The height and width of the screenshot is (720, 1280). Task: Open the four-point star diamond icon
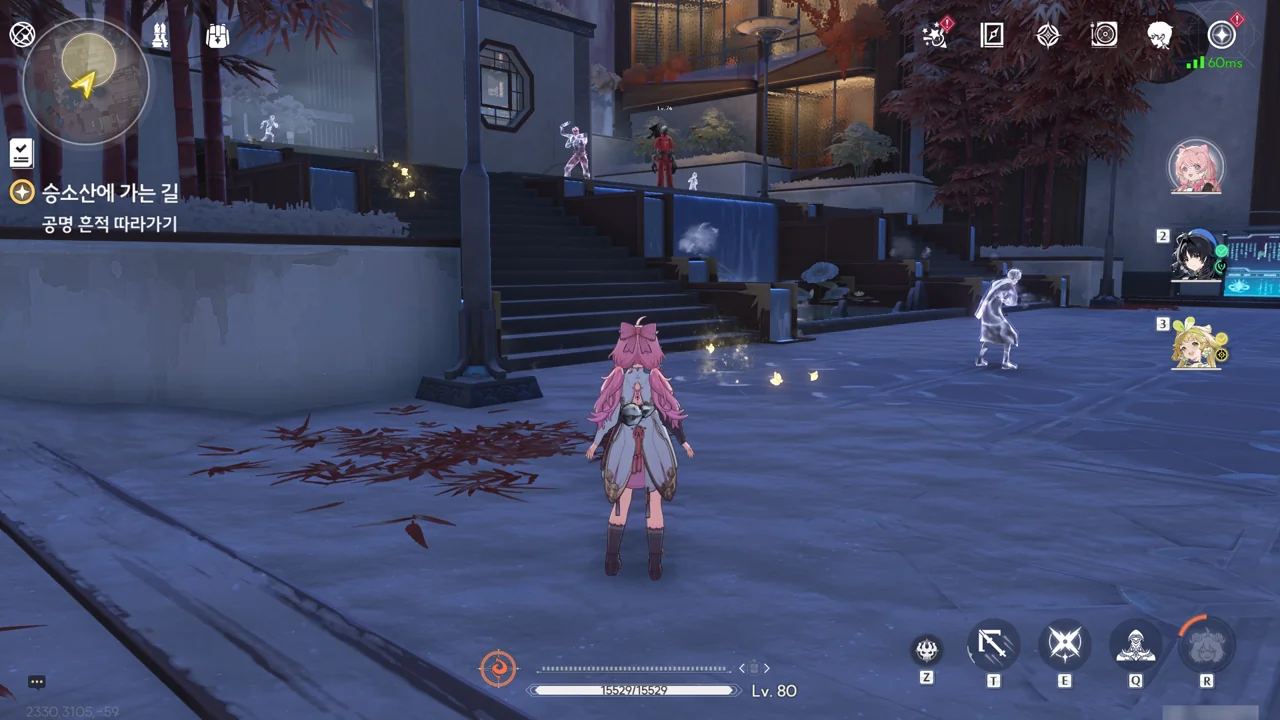click(x=1048, y=36)
